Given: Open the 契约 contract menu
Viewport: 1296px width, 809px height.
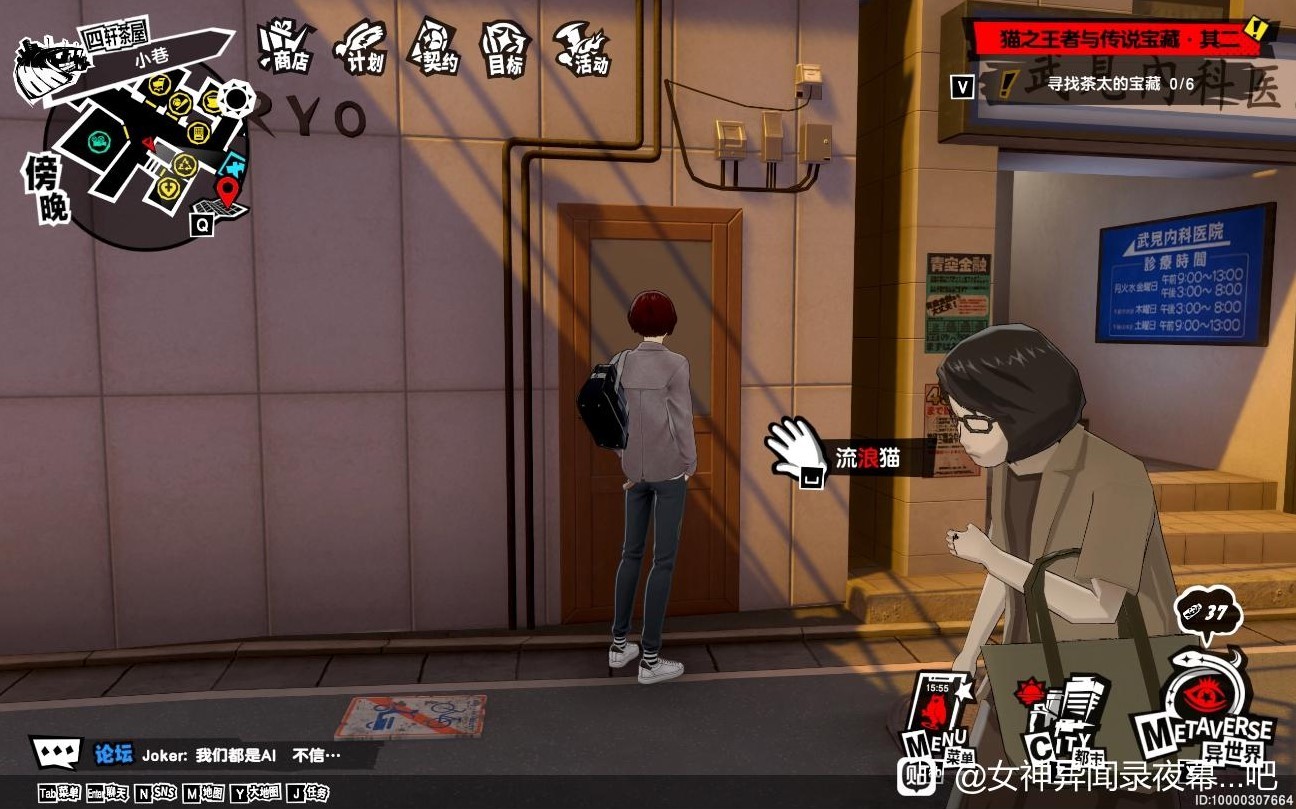Looking at the screenshot, I should pos(436,46).
